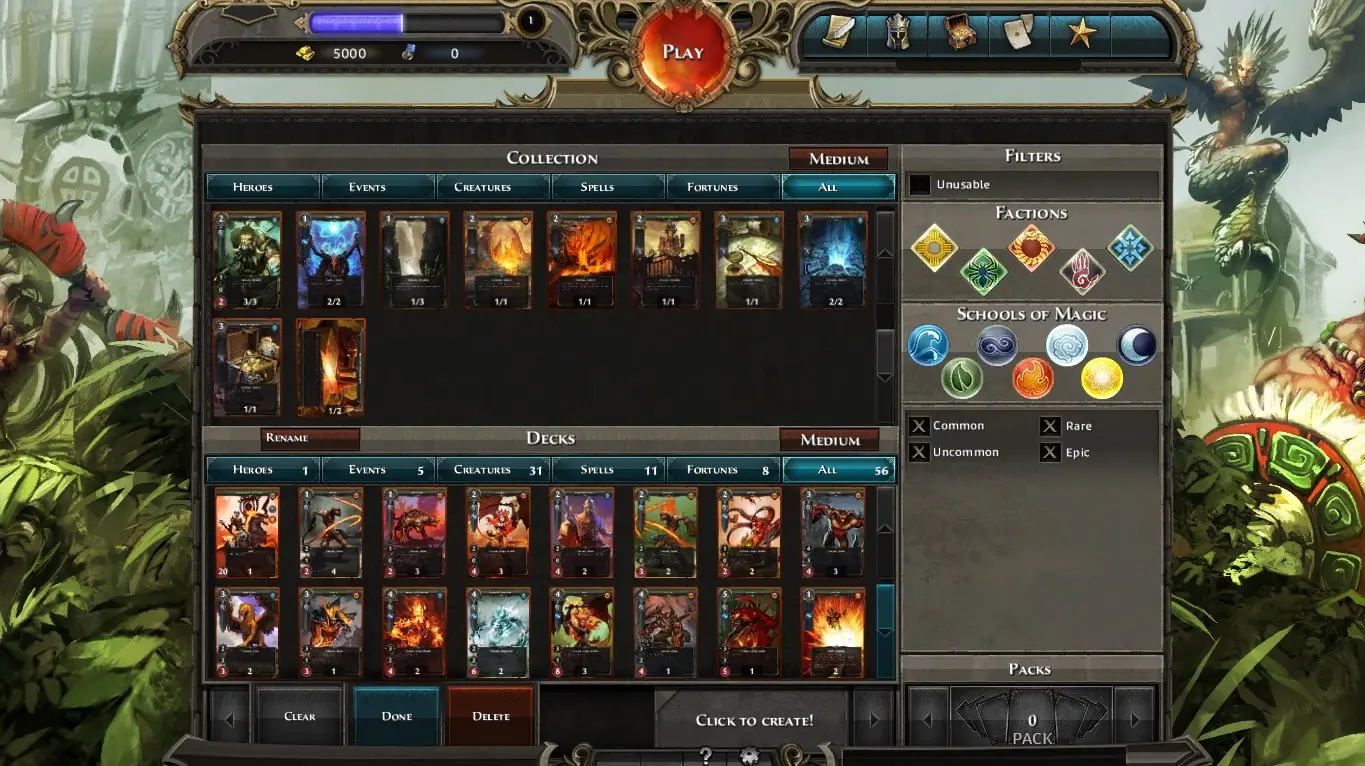Toggle the Unusable filter checkbox
Screen dimensions: 1365x766
[x=919, y=184]
